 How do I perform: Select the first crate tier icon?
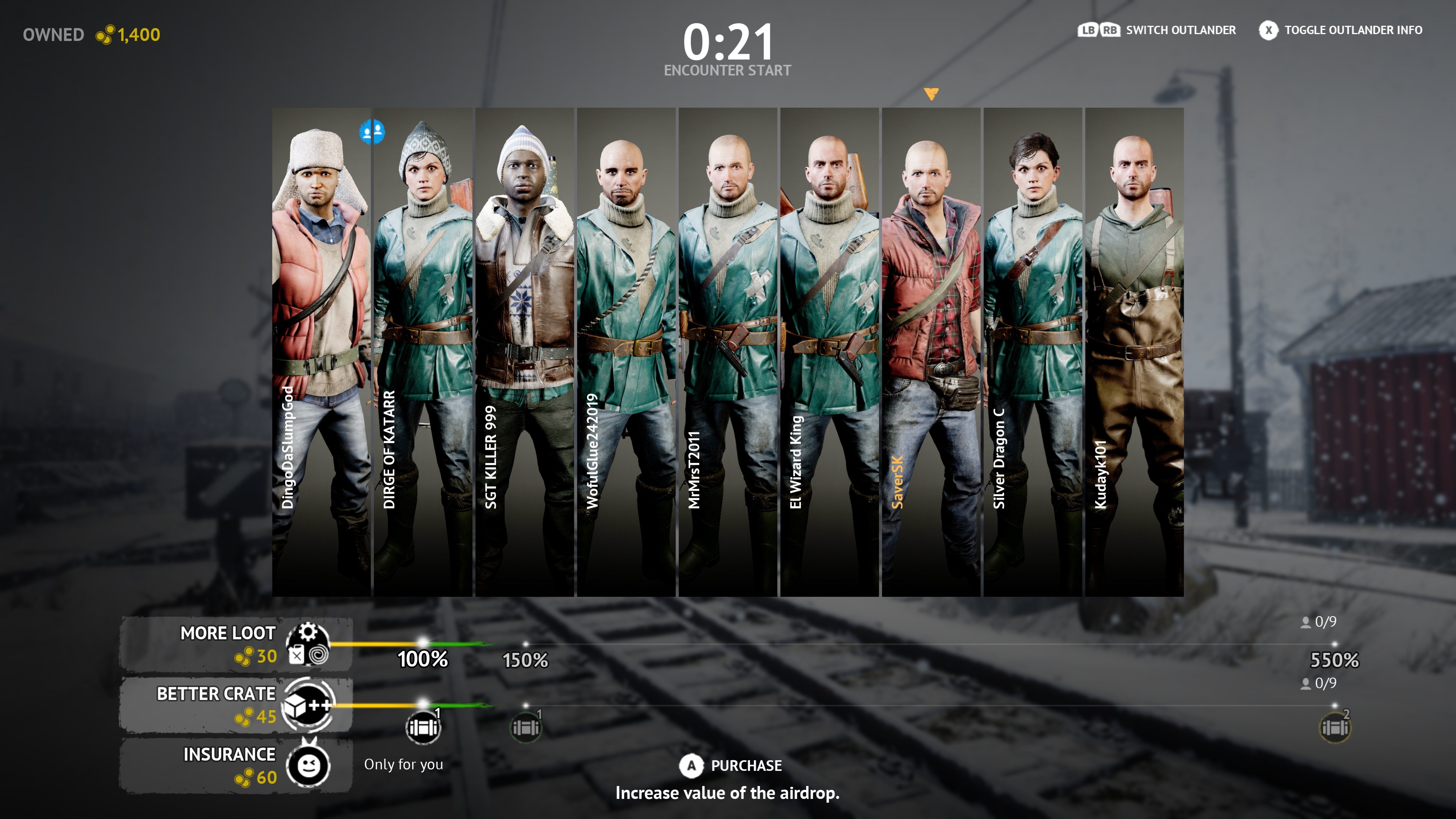tap(423, 727)
